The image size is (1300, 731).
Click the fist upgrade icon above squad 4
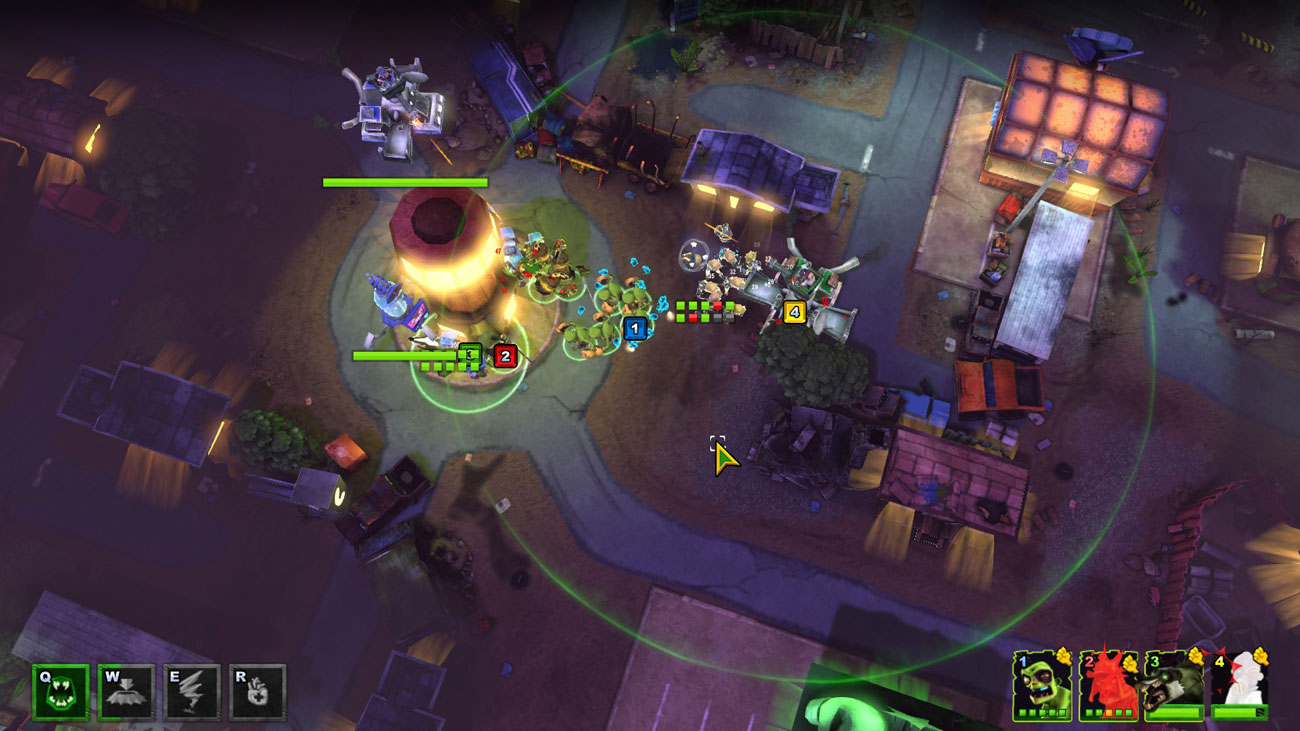(x=1264, y=658)
